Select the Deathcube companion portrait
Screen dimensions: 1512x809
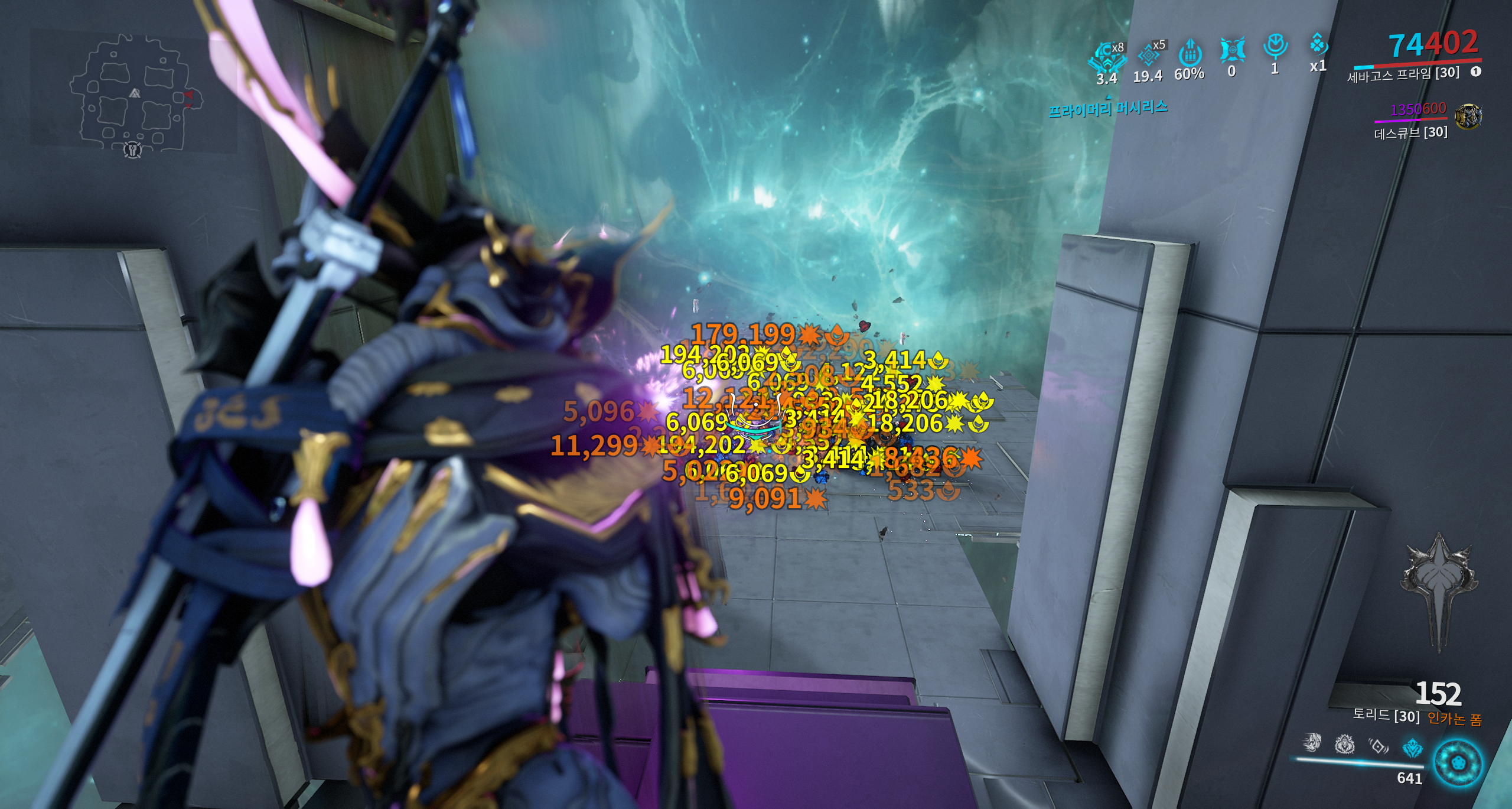(x=1468, y=116)
